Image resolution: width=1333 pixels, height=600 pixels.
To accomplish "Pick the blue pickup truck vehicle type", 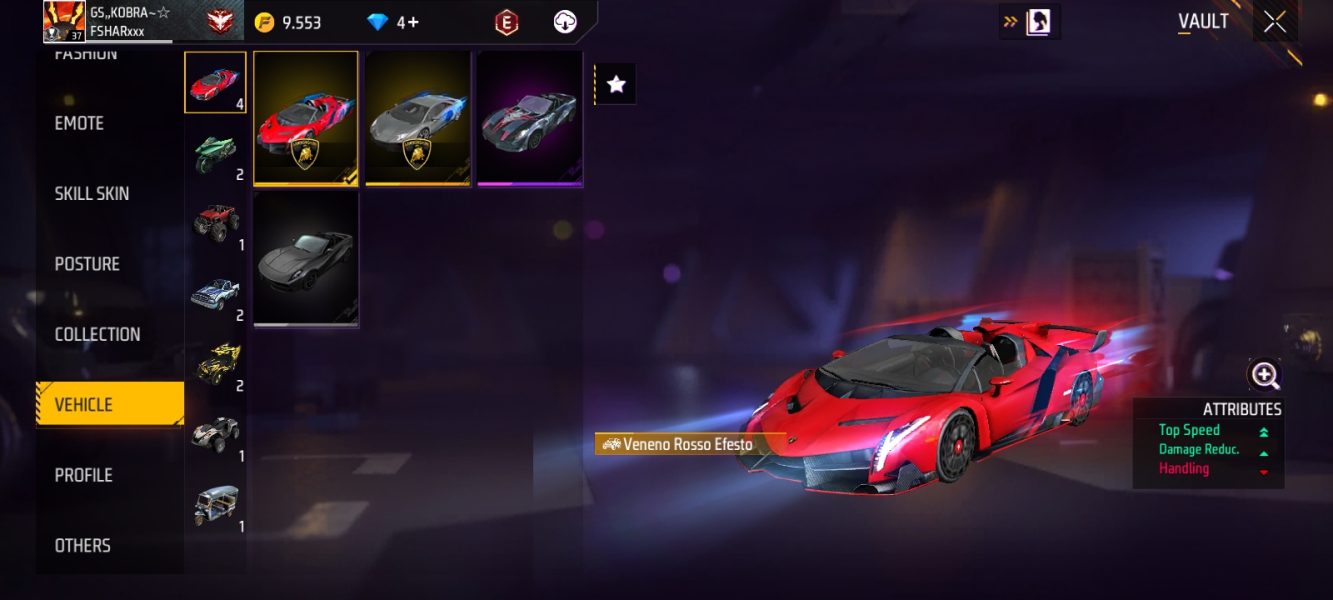I will tap(215, 293).
